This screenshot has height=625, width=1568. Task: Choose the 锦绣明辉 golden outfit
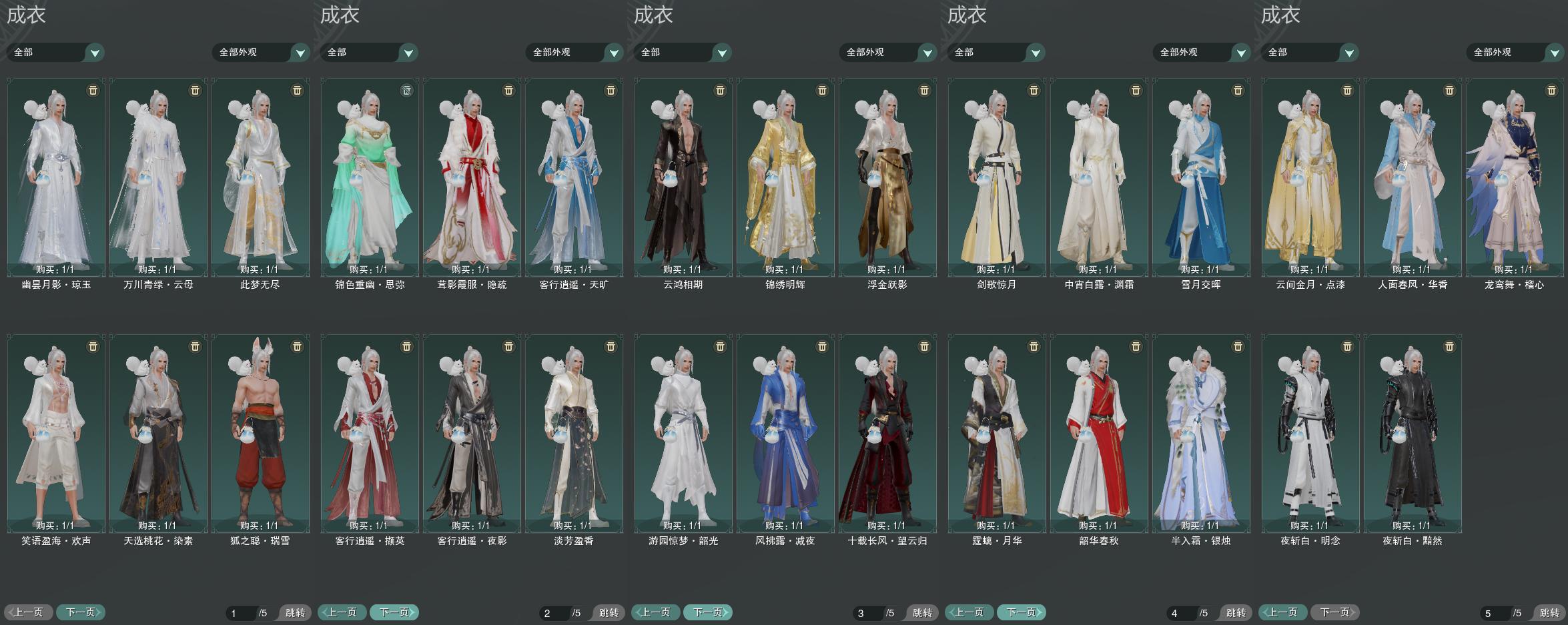[785, 177]
